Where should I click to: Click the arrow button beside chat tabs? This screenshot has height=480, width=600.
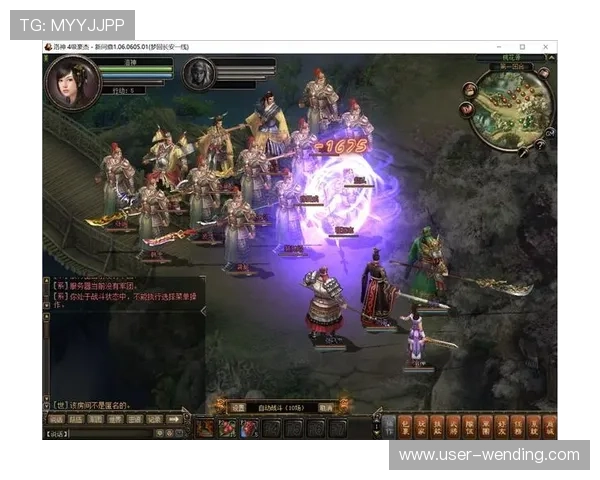[176, 420]
